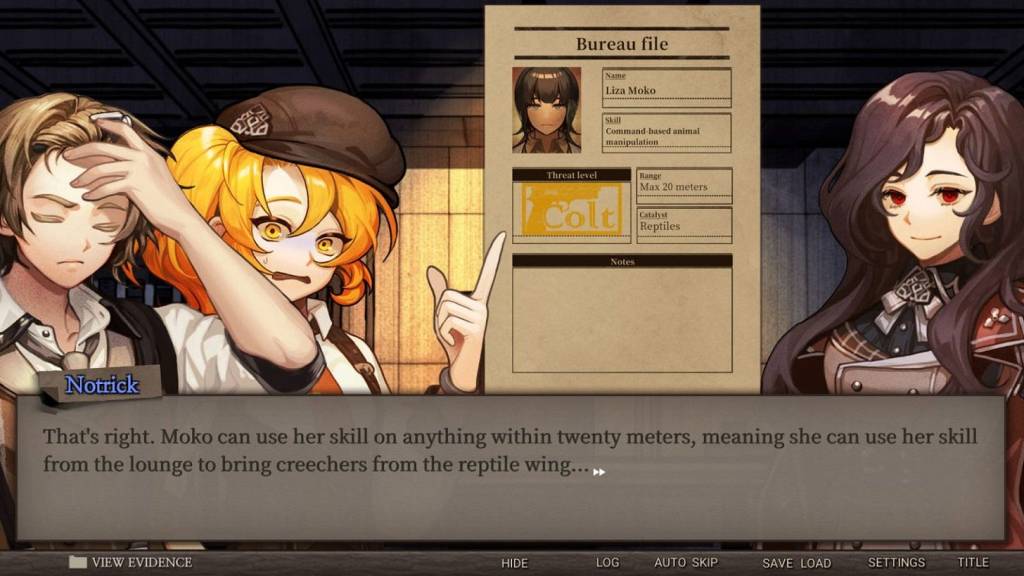Enable AUTO text advance
This screenshot has width=1024, height=576.
pos(670,563)
